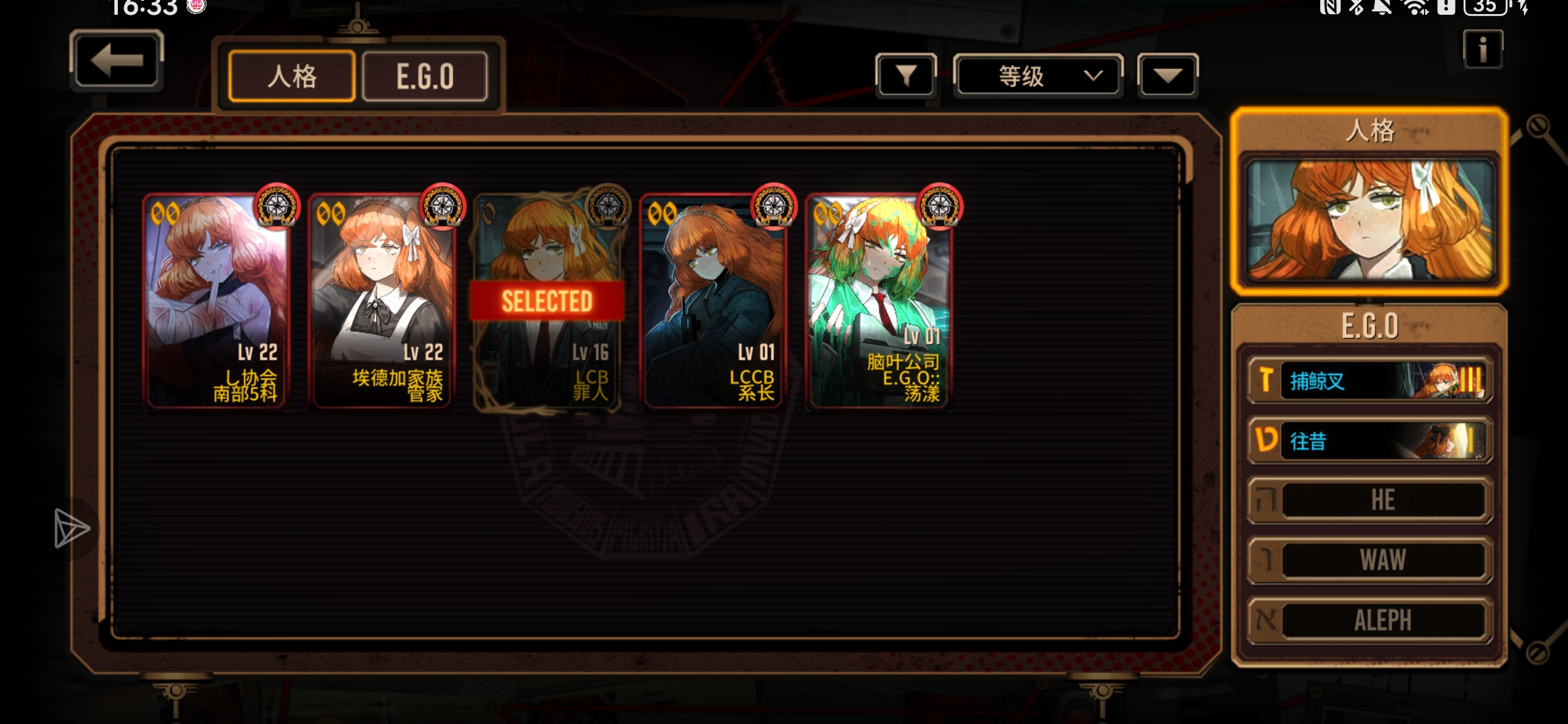Select the 往昔 E.G.O slot
Image resolution: width=1568 pixels, height=724 pixels.
pyautogui.click(x=1369, y=440)
